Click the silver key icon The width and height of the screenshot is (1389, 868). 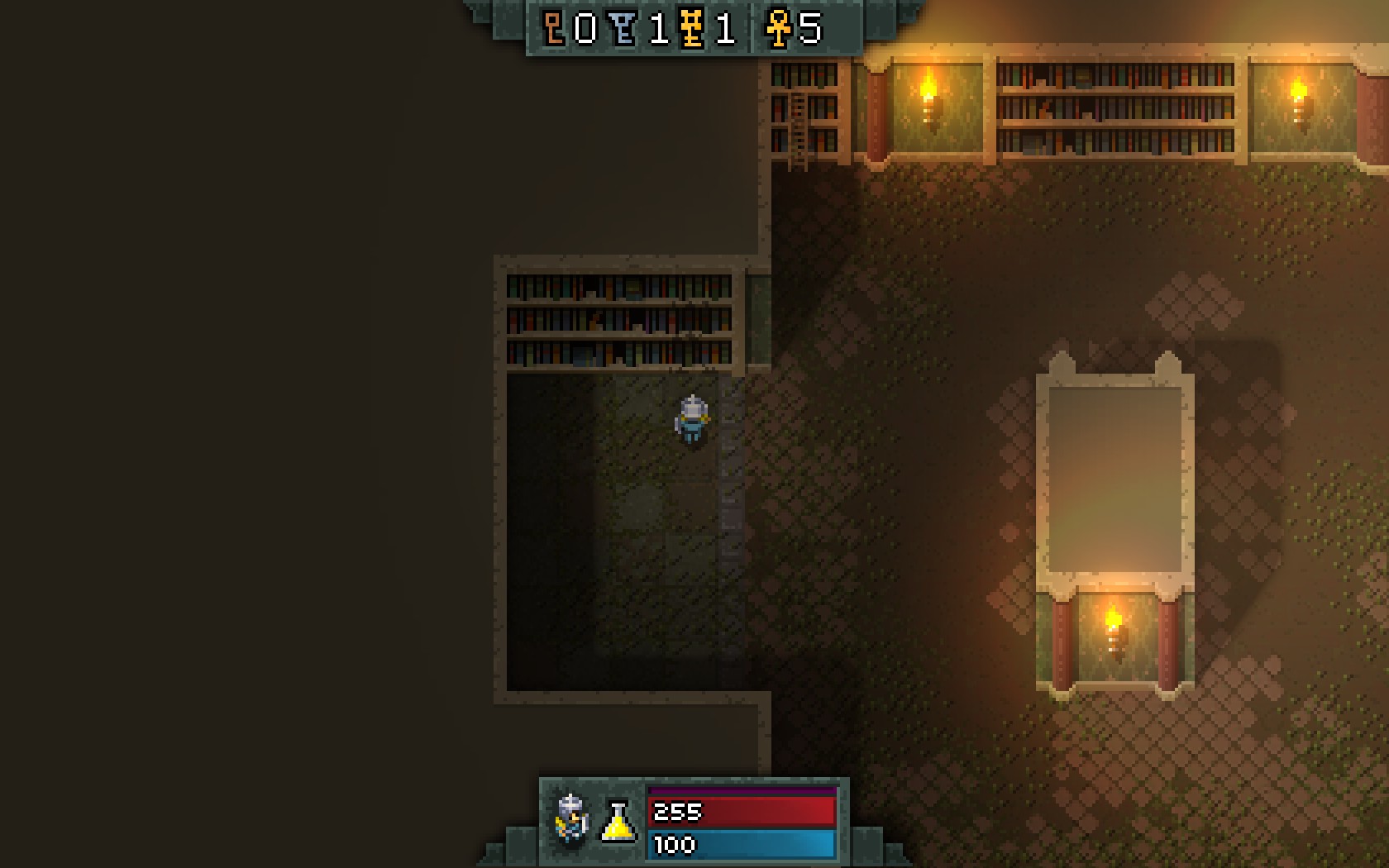[x=624, y=29]
